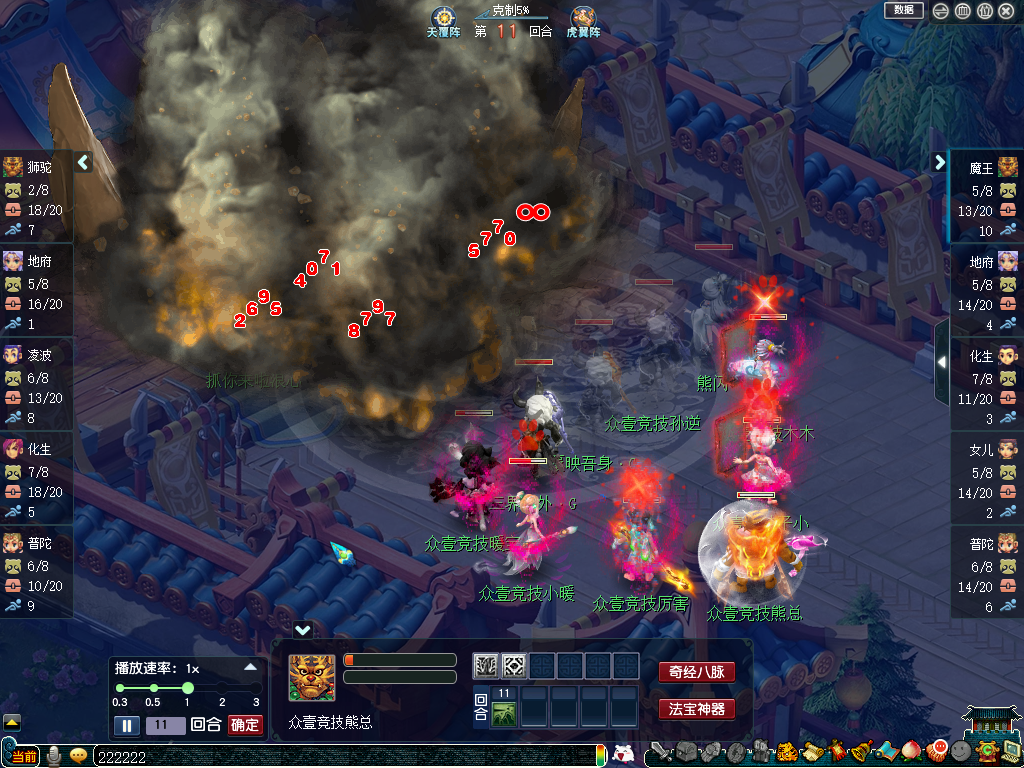Screen dimensions: 1024x768
Task: Open 法宝神器 artifacts panel
Action: coord(696,709)
